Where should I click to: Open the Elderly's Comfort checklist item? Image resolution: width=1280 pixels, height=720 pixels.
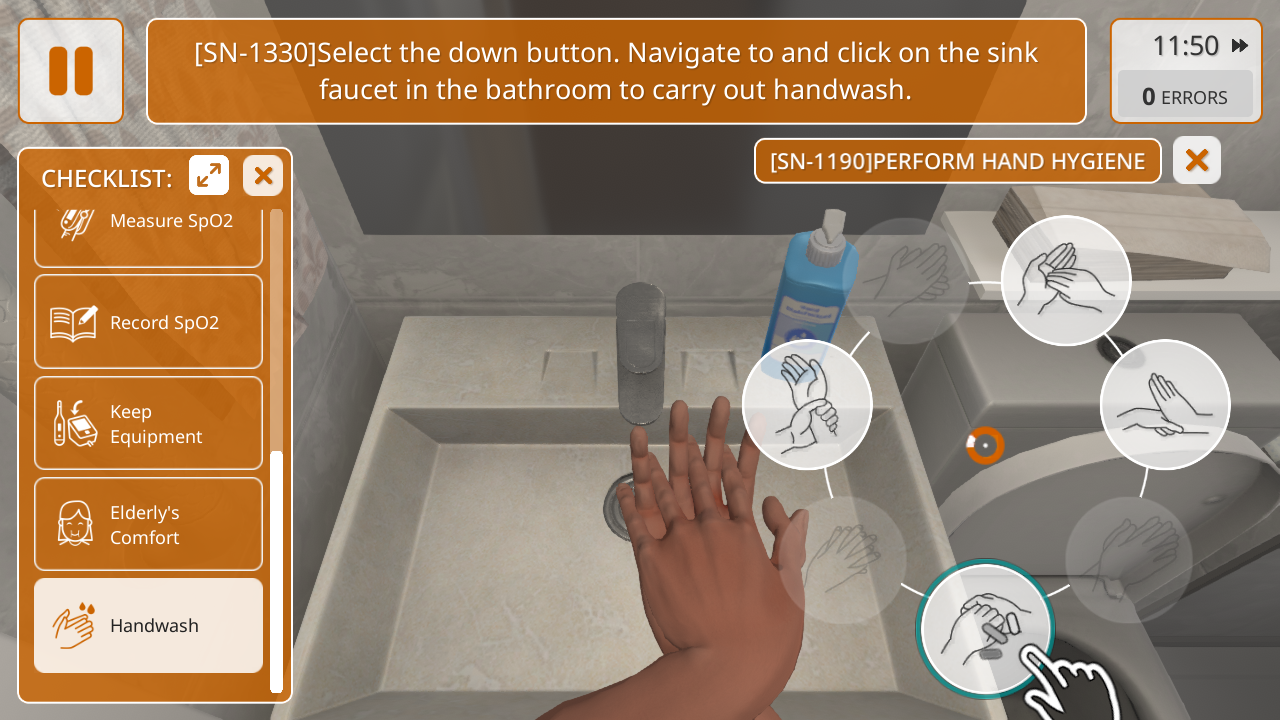(x=148, y=524)
